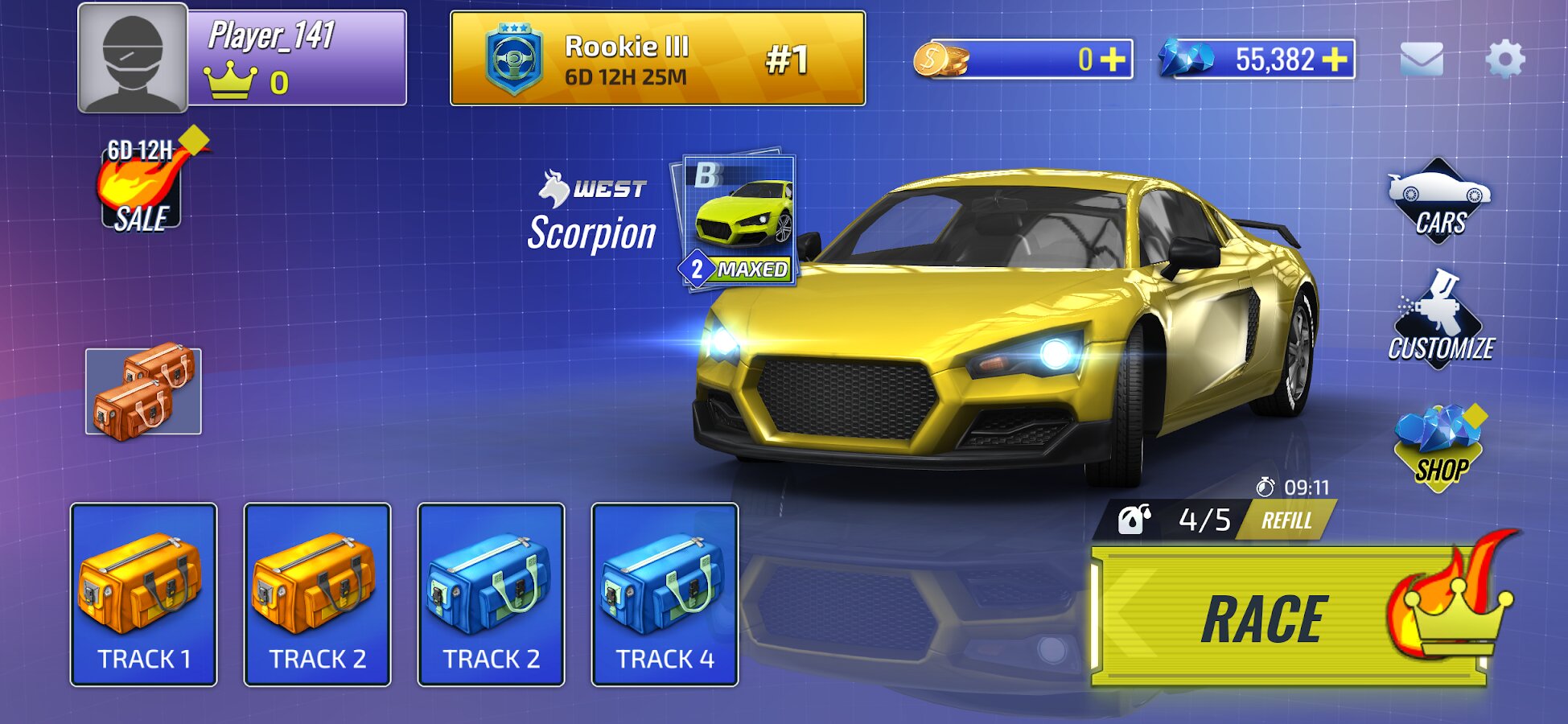The image size is (1568, 724).
Task: Open the two orange bags crate tile
Action: [x=143, y=392]
